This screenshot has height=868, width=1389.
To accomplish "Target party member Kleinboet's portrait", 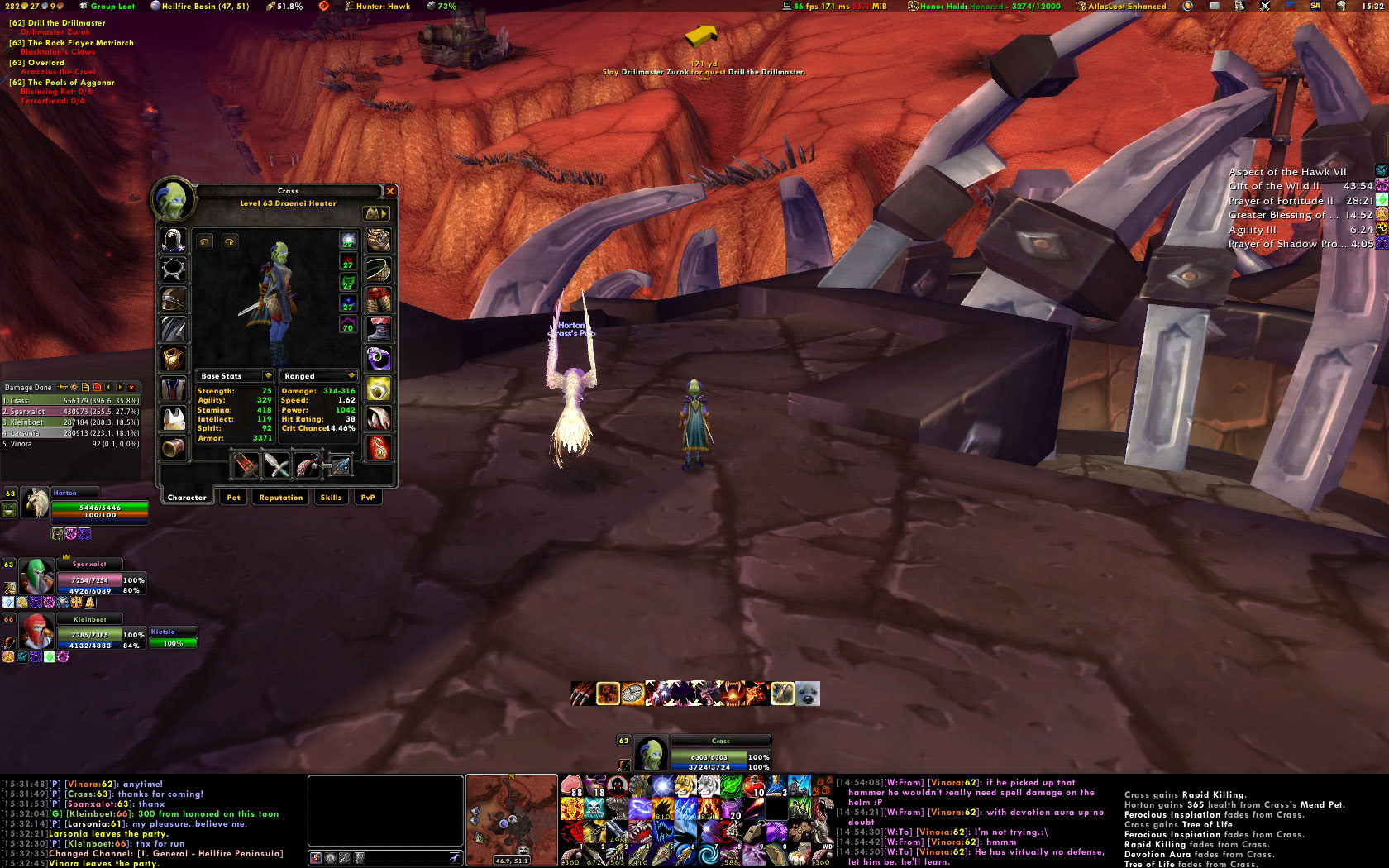I will tap(35, 632).
